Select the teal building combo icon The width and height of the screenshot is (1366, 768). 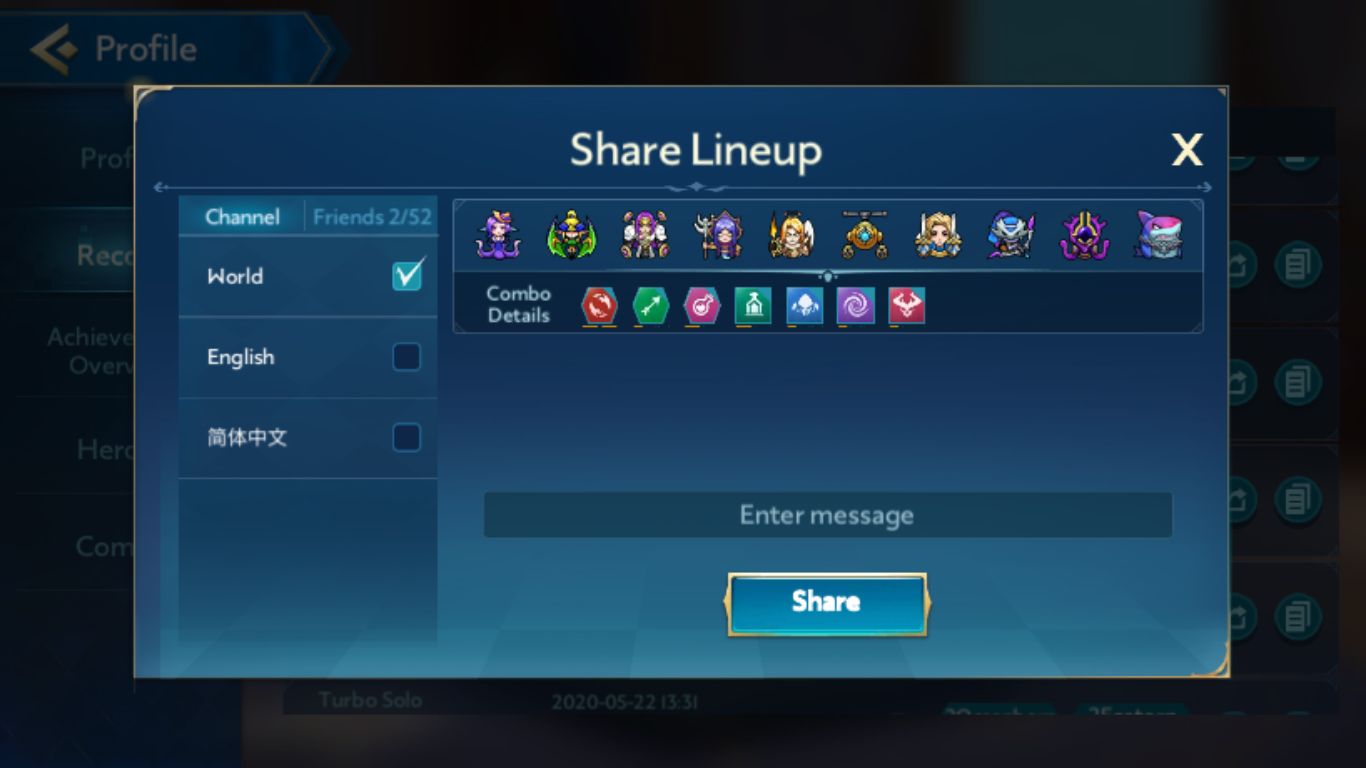tap(753, 306)
